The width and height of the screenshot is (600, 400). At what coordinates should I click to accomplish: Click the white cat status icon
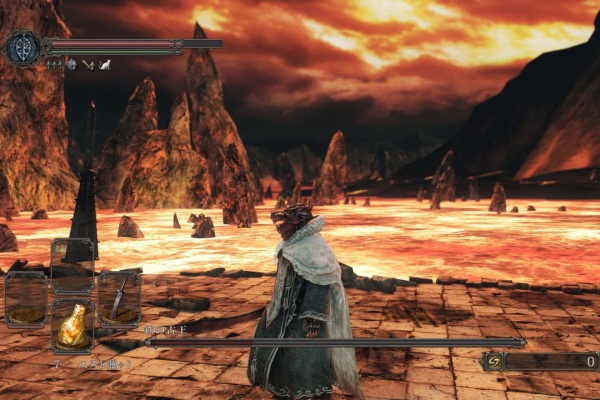point(104,65)
